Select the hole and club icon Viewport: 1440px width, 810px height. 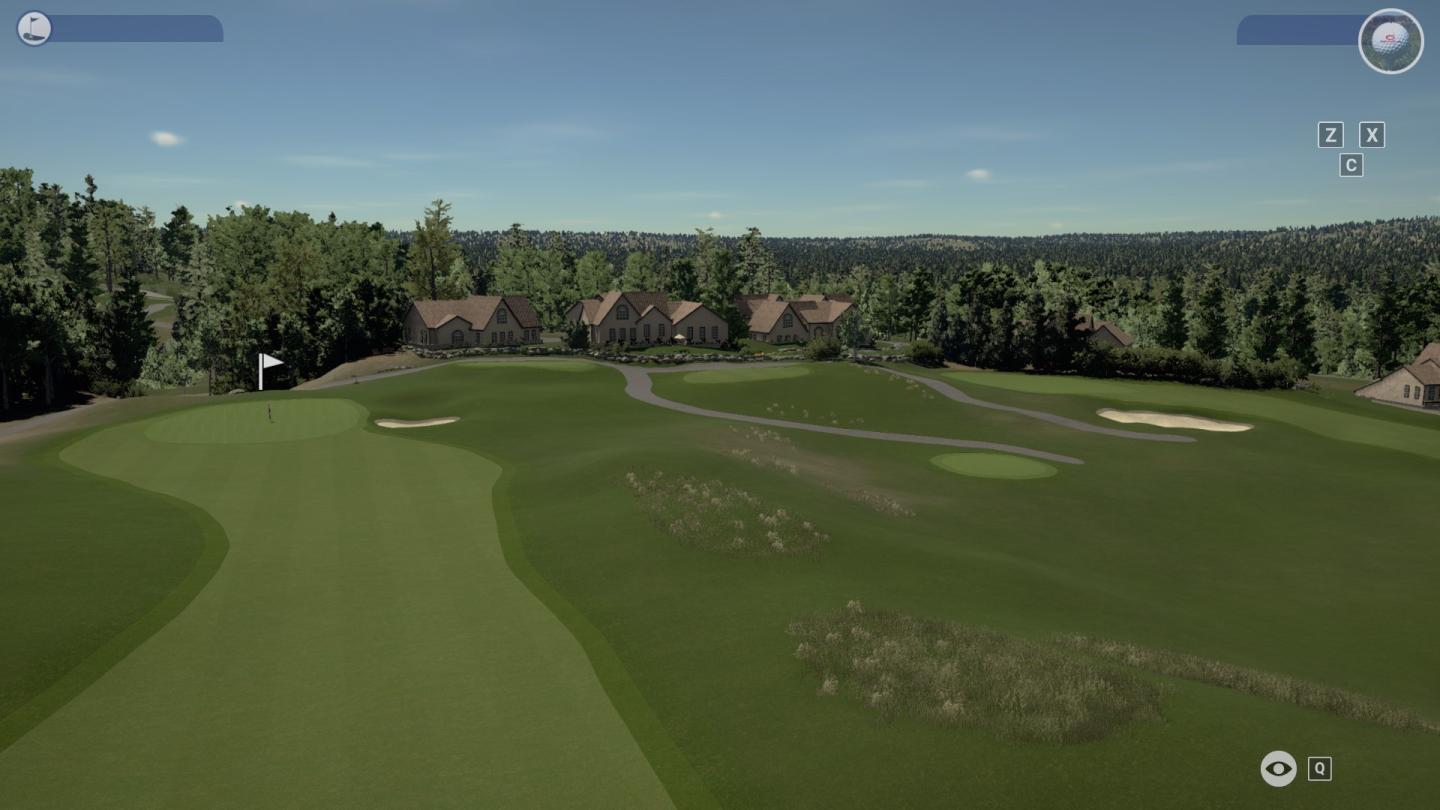[34, 28]
